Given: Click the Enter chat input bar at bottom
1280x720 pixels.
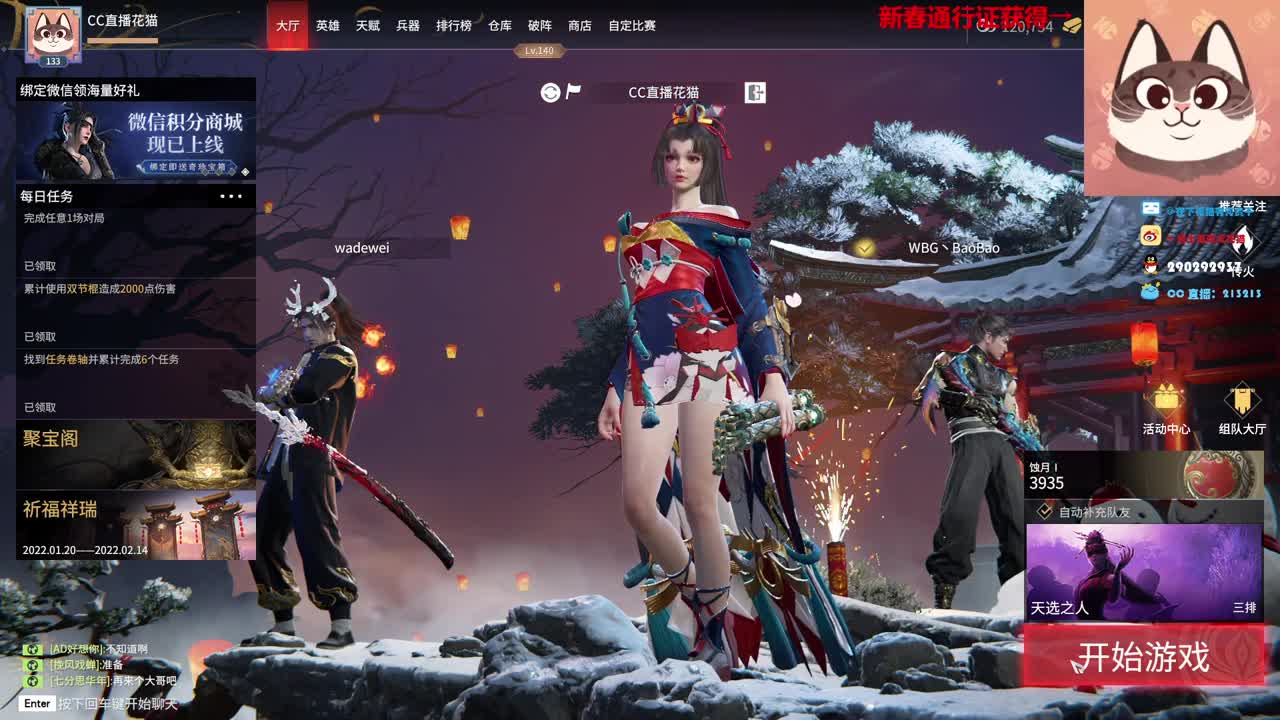Looking at the screenshot, I should pos(100,703).
